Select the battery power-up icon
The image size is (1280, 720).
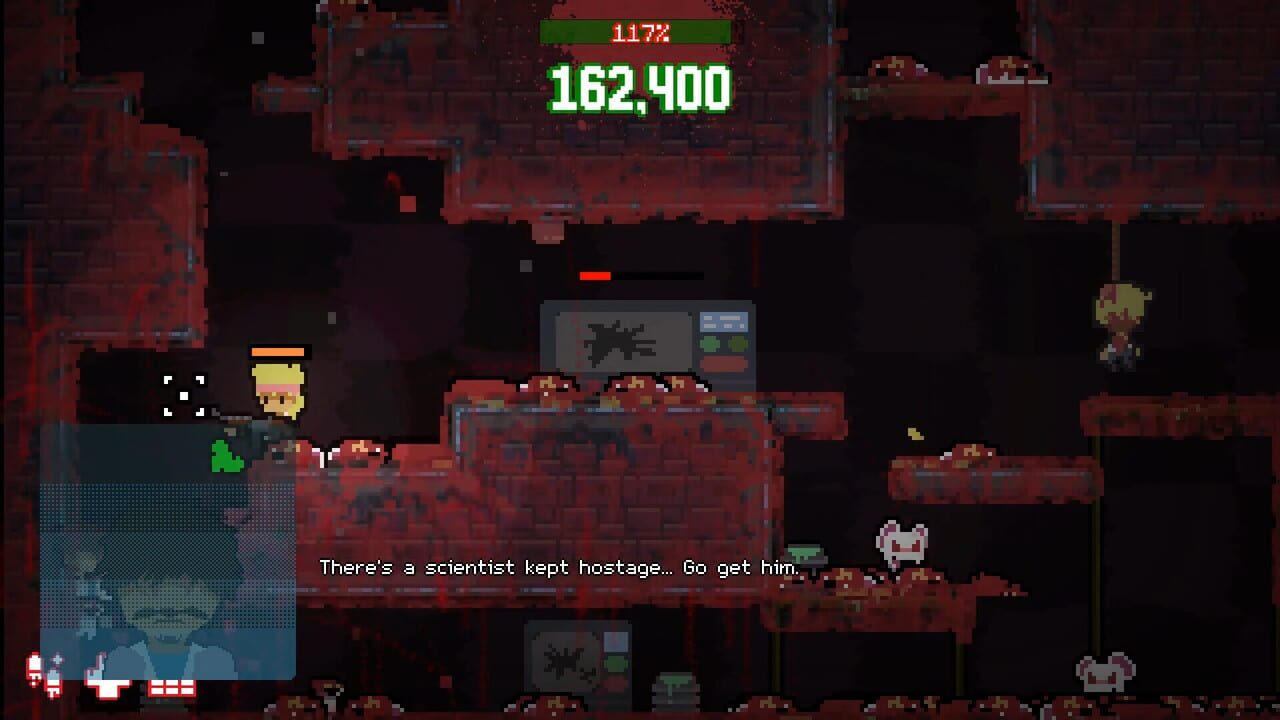pyautogui.click(x=33, y=673)
